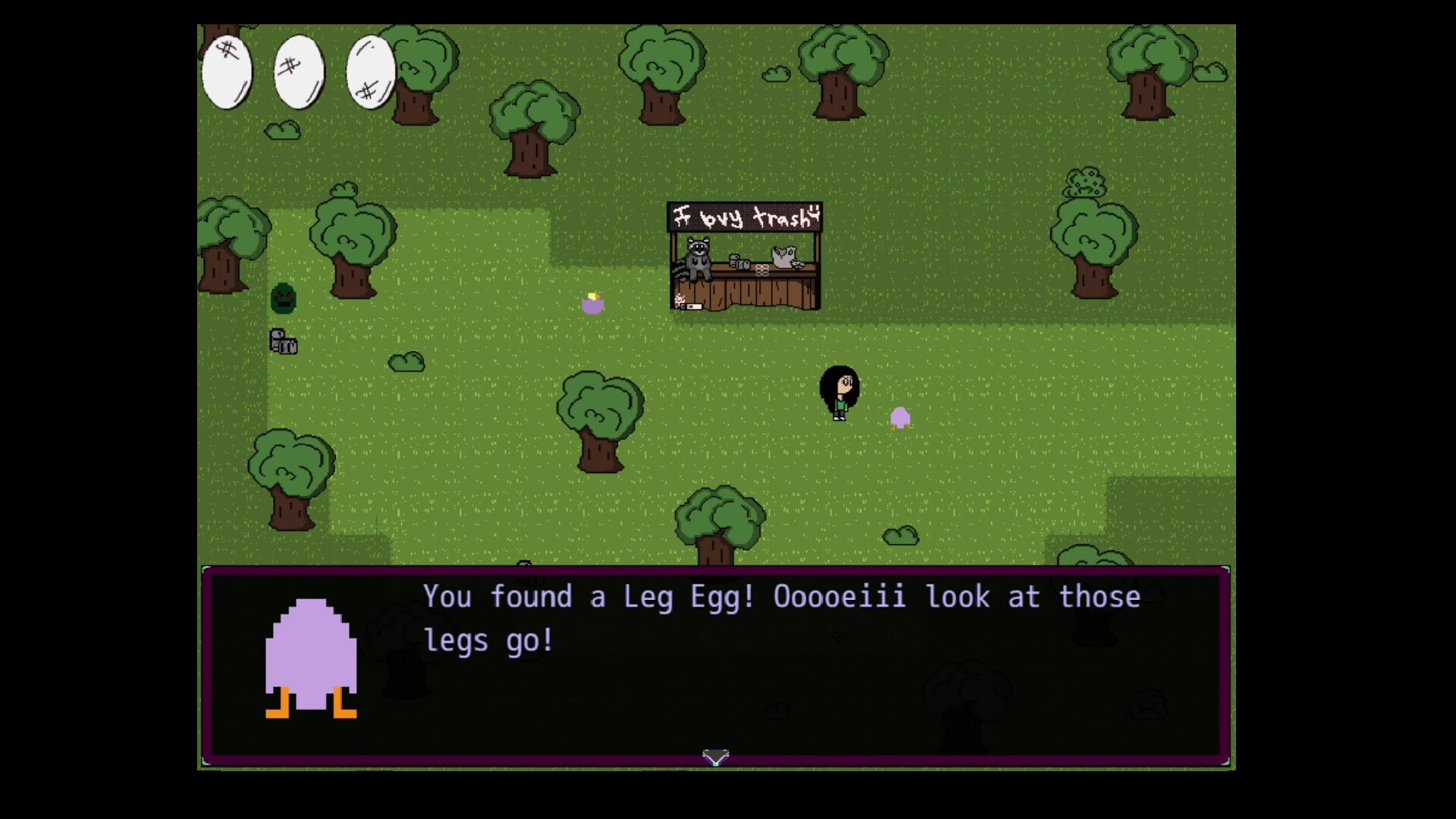The width and height of the screenshot is (1456, 819).
Task: Click the small purple Leg Egg near the player
Action: pyautogui.click(x=902, y=416)
